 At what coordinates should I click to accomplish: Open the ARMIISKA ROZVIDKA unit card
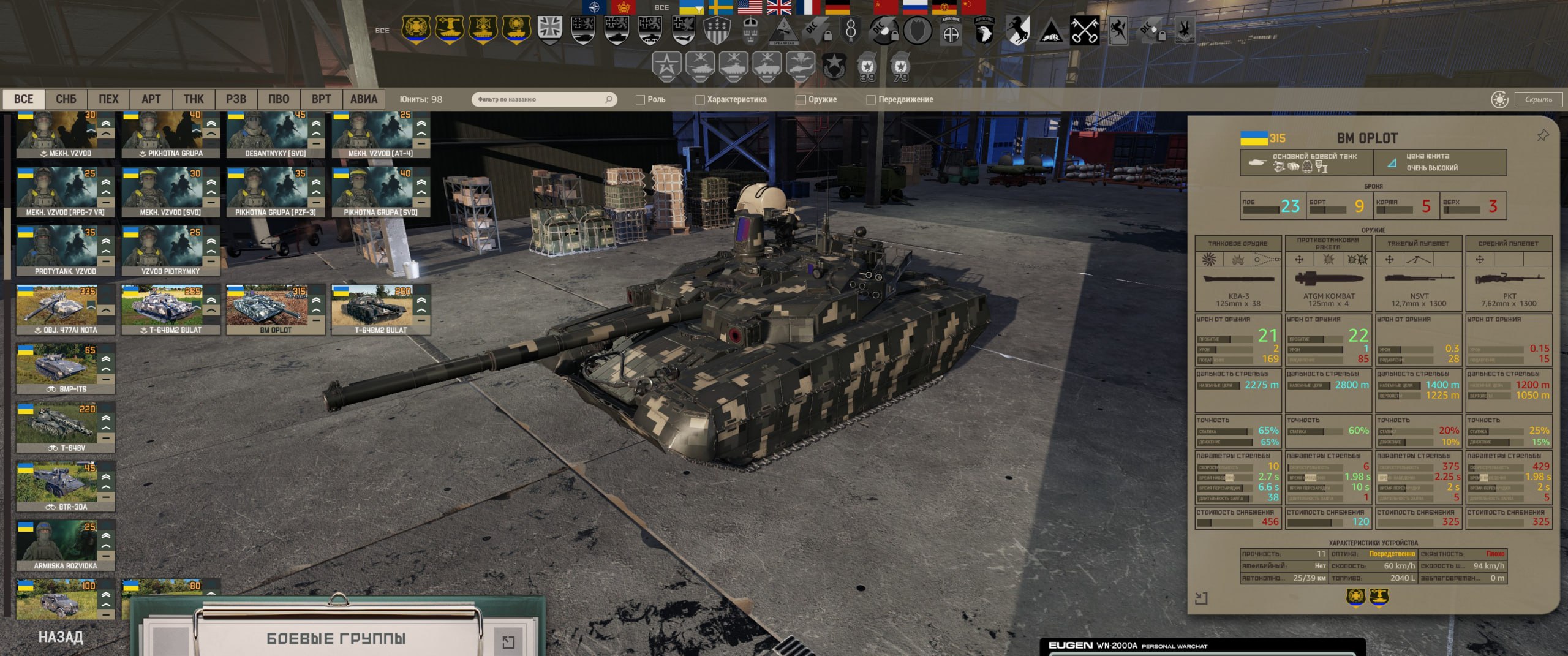coord(65,545)
